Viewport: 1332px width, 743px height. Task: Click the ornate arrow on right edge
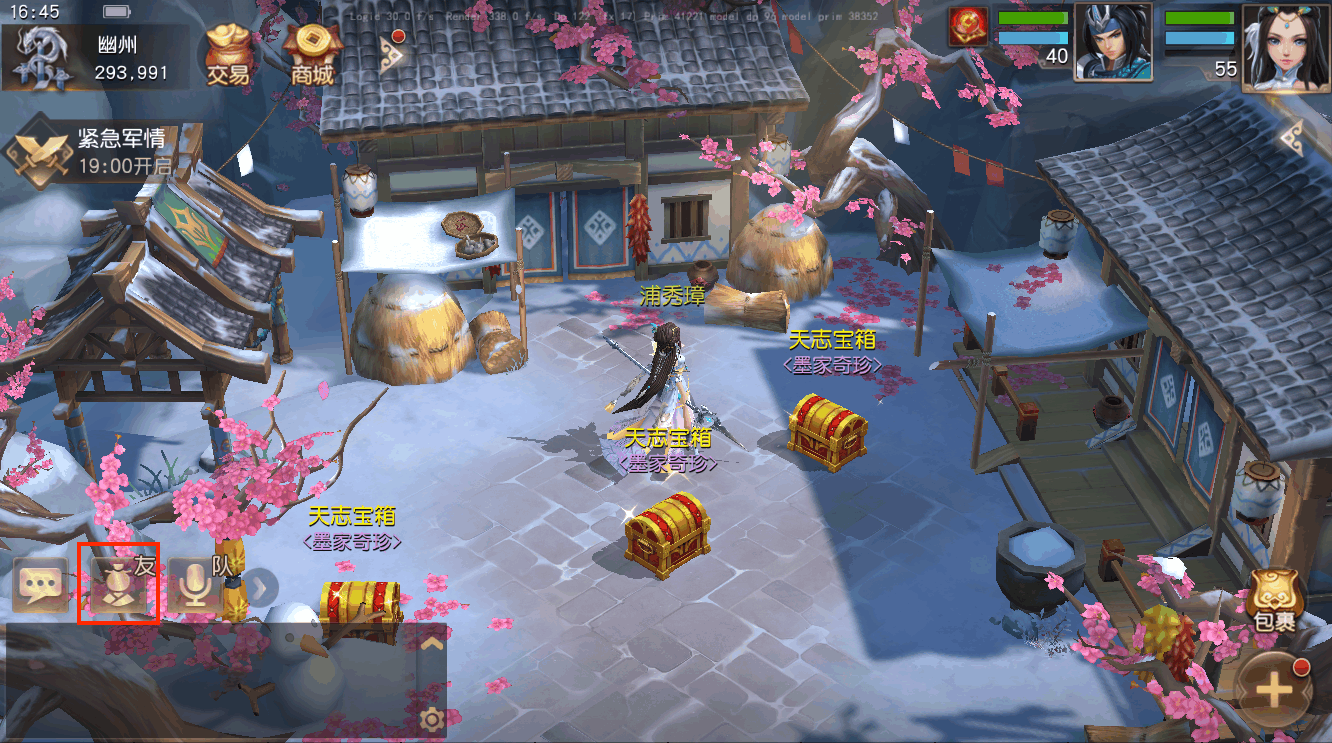pyautogui.click(x=1292, y=137)
